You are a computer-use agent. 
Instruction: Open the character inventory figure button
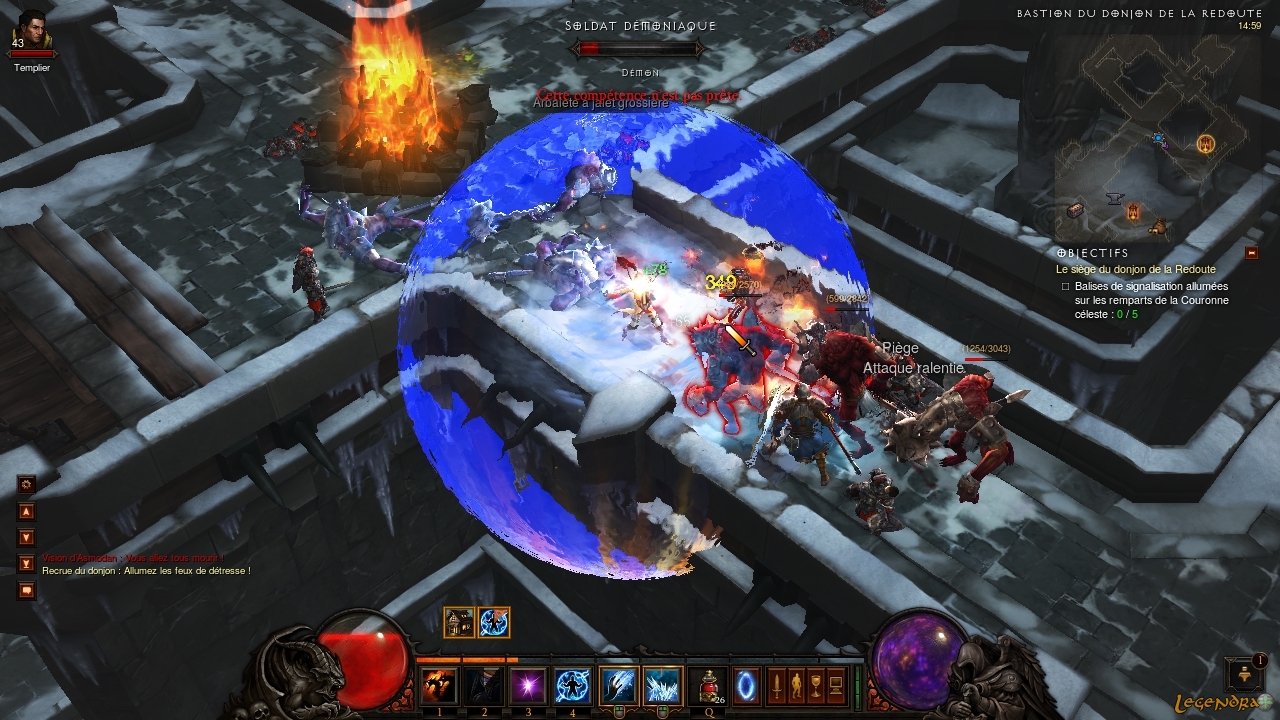[x=796, y=686]
